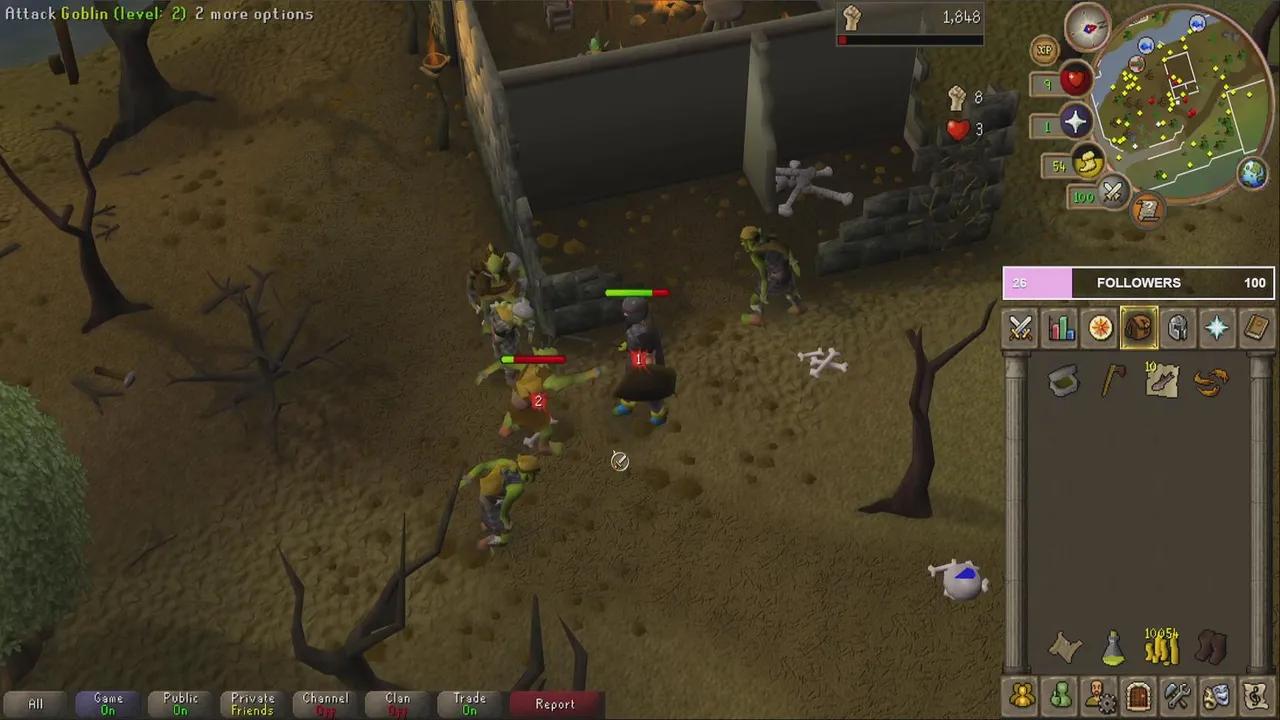Switch chat filter to Public
The image size is (1280, 720).
(180, 704)
